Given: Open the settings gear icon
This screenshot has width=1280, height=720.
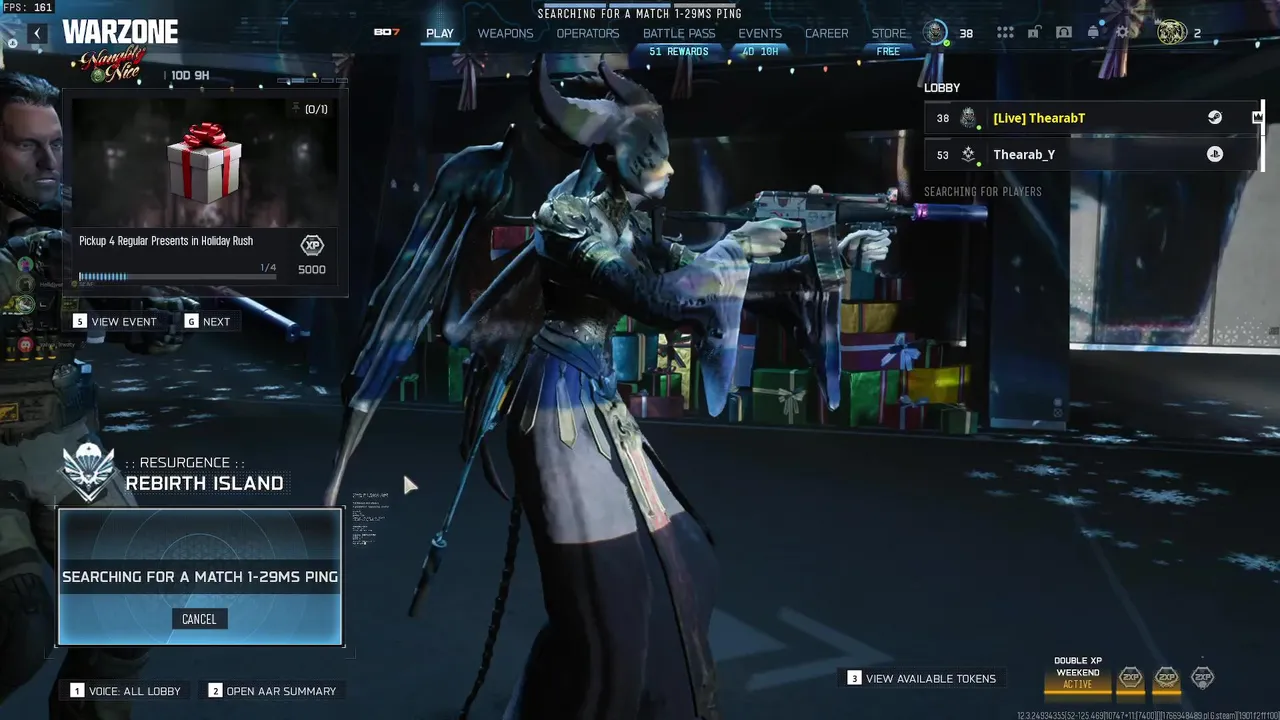Looking at the screenshot, I should pos(1123,33).
